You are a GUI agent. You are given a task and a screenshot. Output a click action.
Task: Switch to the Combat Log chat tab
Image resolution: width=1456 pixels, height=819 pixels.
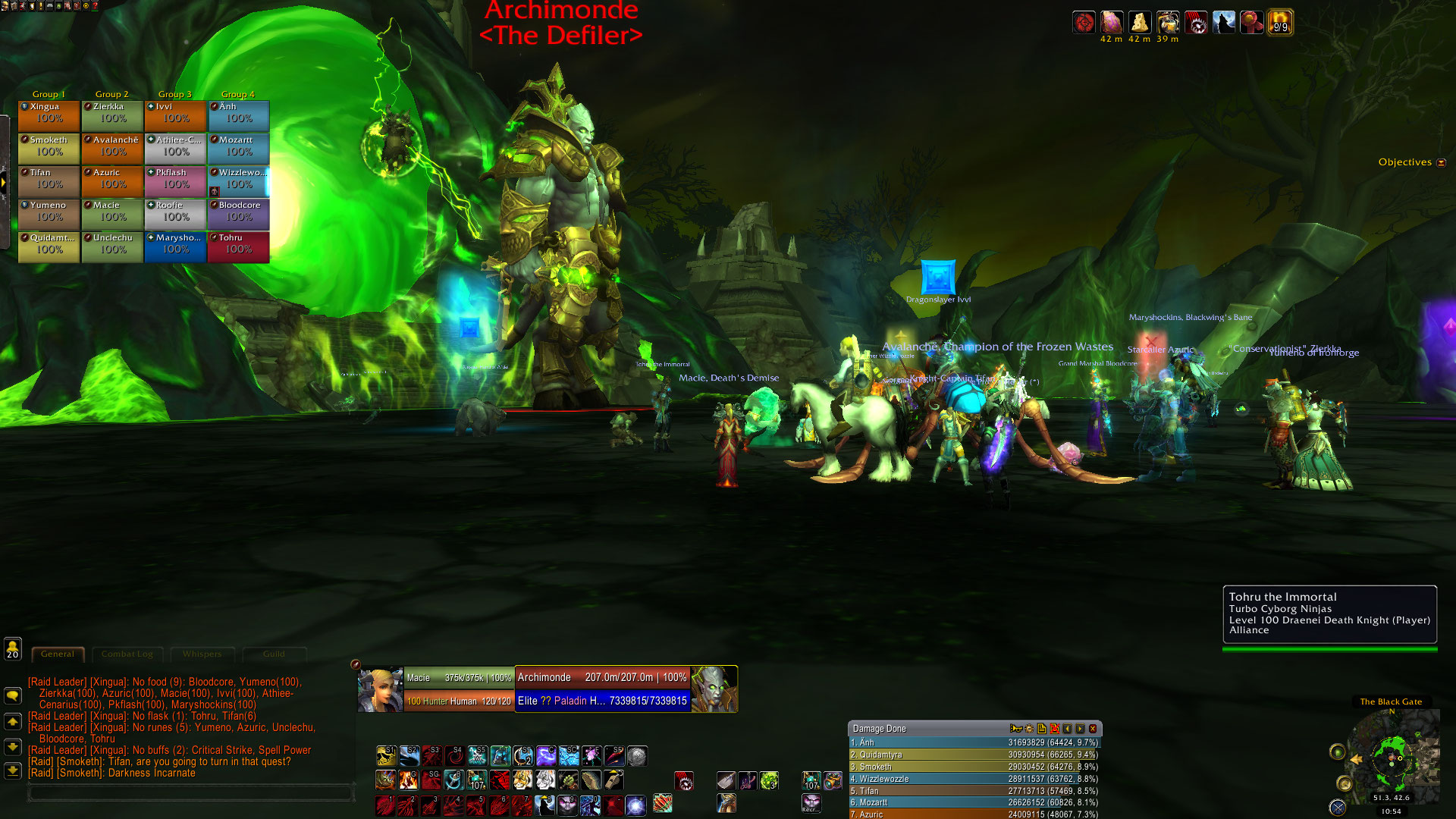click(x=127, y=654)
